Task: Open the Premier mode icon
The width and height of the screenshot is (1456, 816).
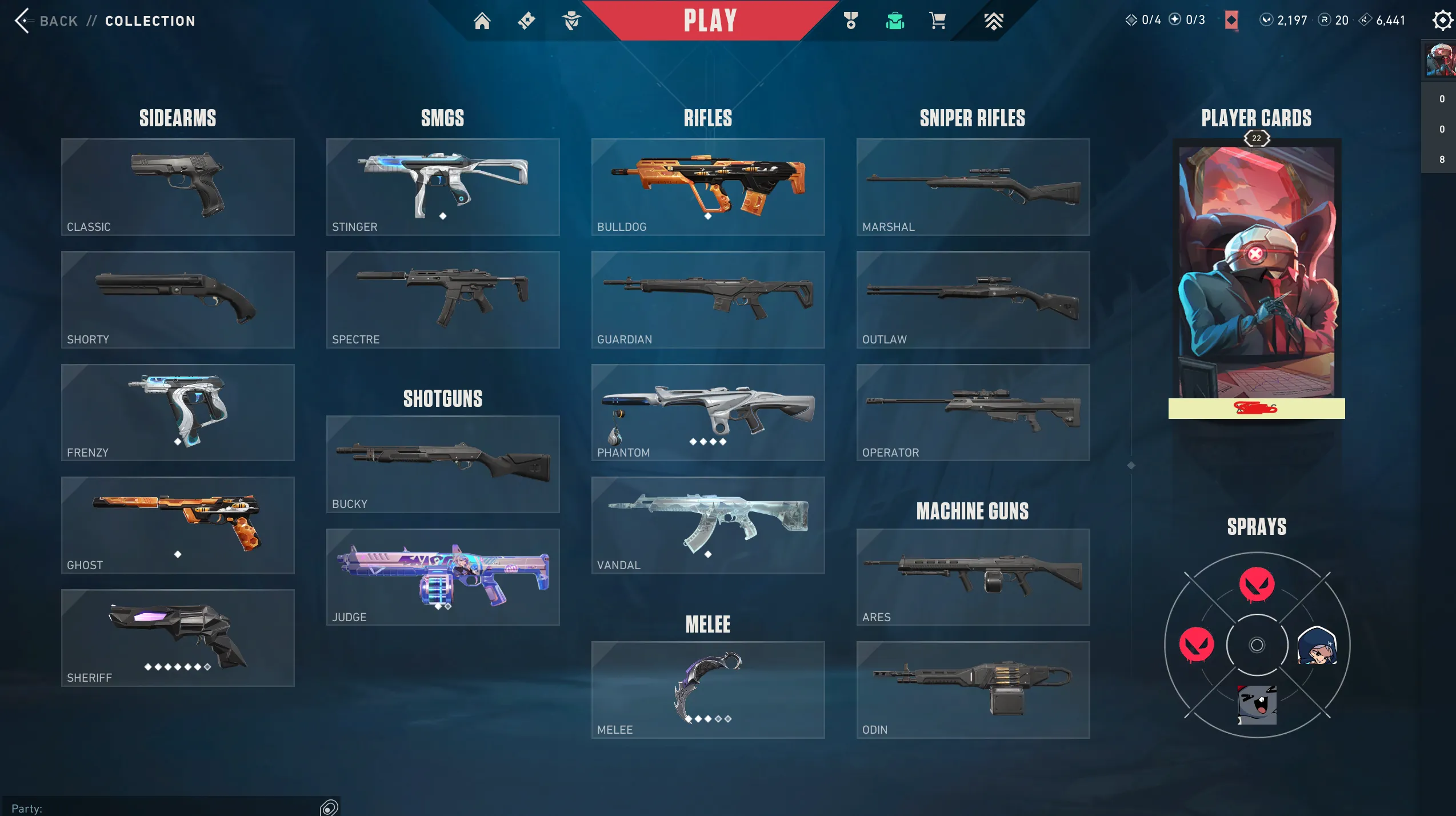Action: [994, 21]
